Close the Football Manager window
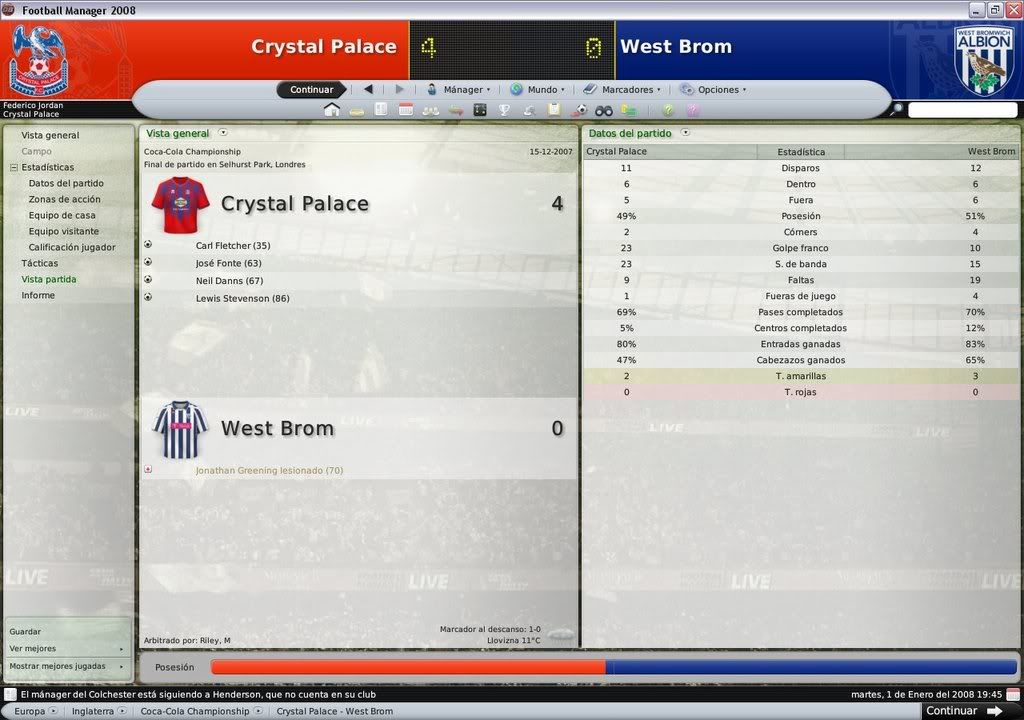 point(1012,9)
